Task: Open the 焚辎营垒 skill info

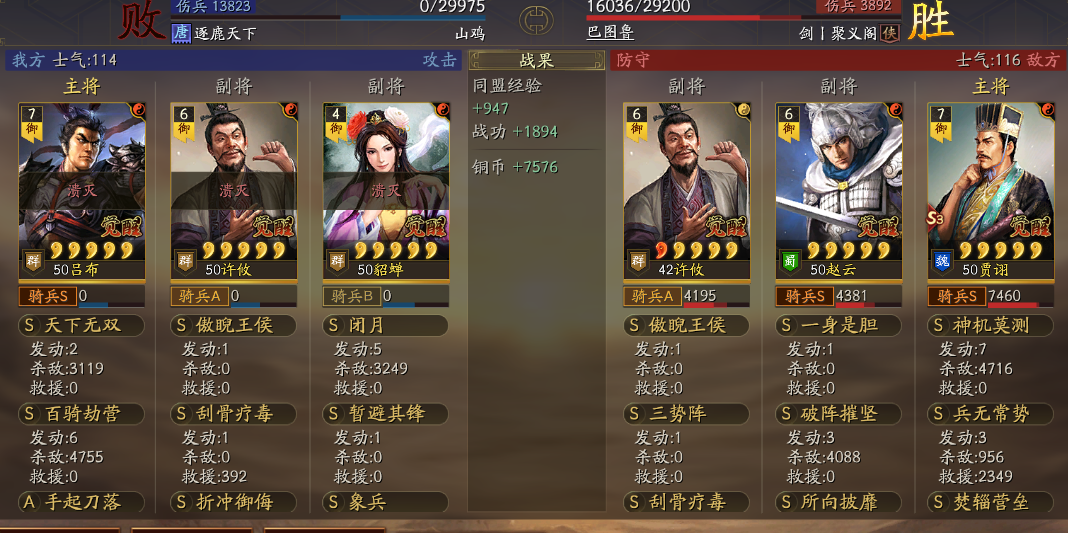Action: 991,501
